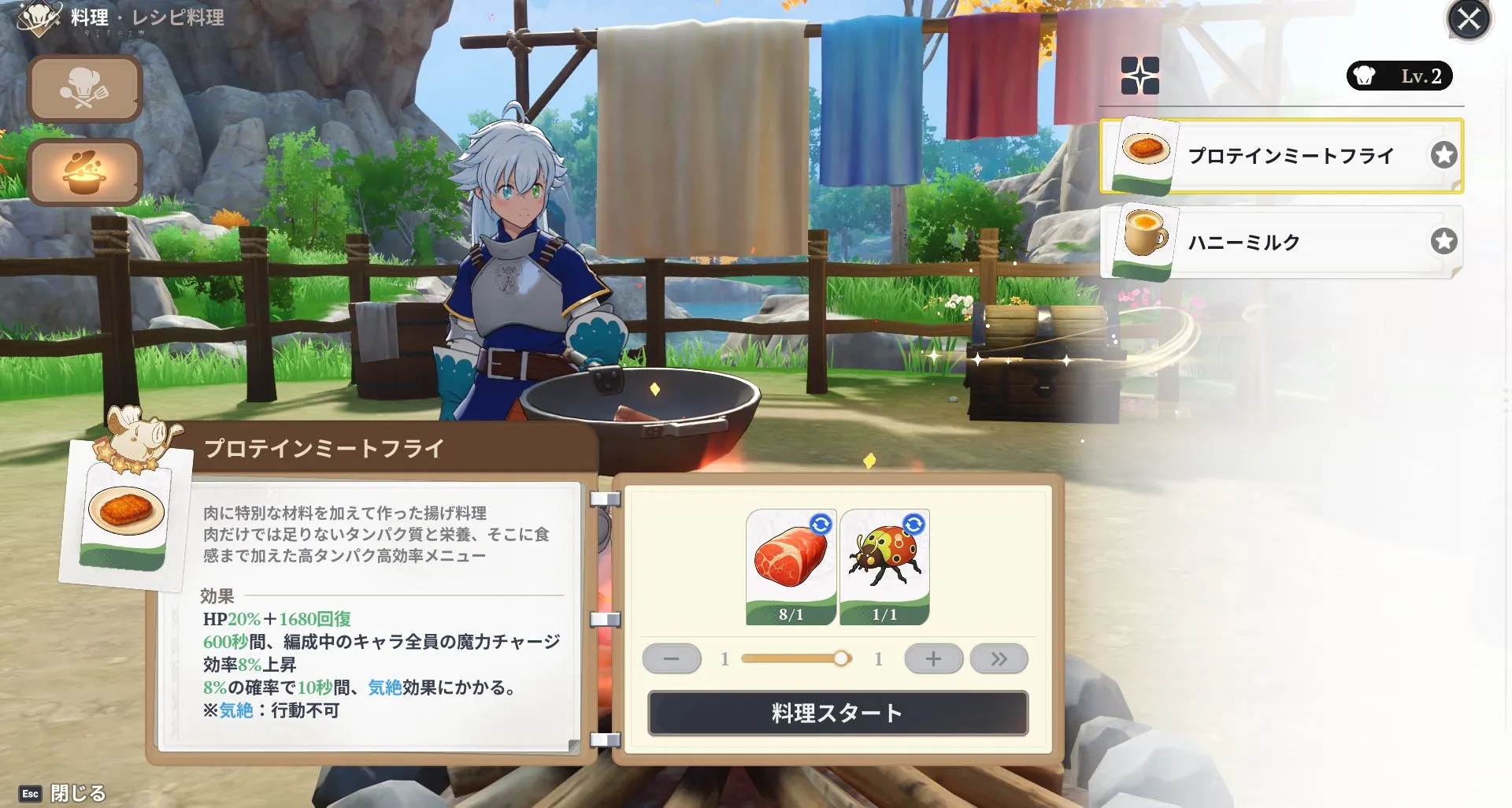Image resolution: width=1512 pixels, height=808 pixels.
Task: Open the glowing cooking pot icon
Action: click(x=84, y=172)
